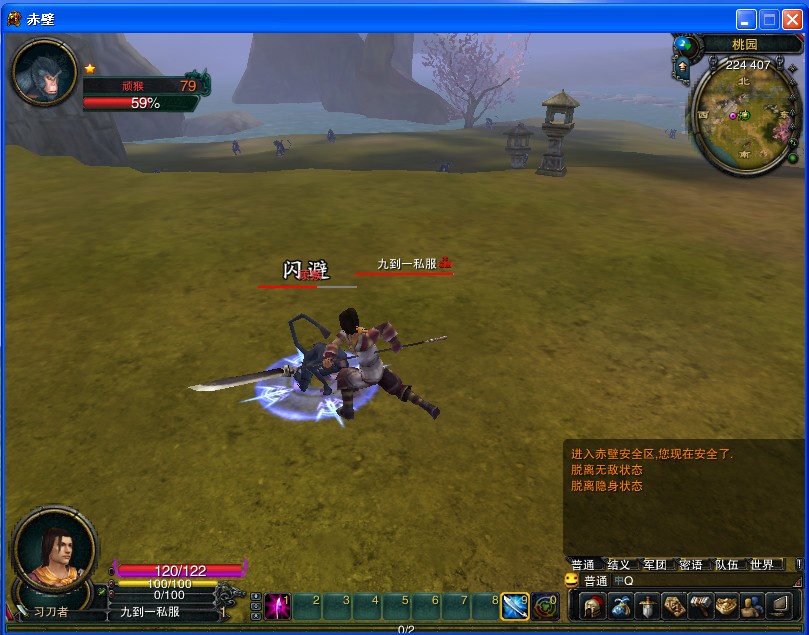Open the gold ingot shop icon
This screenshot has width=809, height=635.
pos(725,606)
